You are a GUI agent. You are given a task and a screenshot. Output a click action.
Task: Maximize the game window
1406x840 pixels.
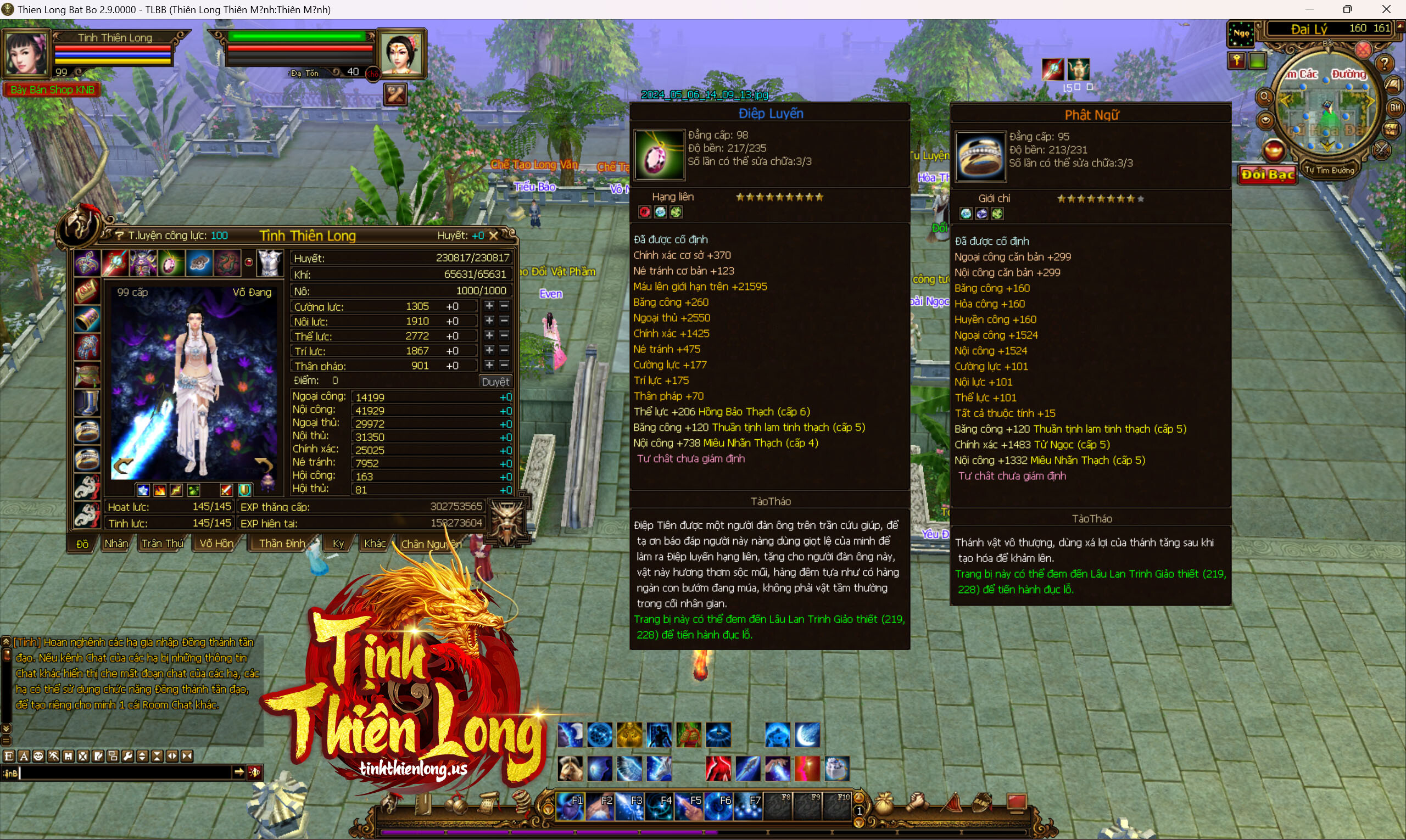(1347, 9)
